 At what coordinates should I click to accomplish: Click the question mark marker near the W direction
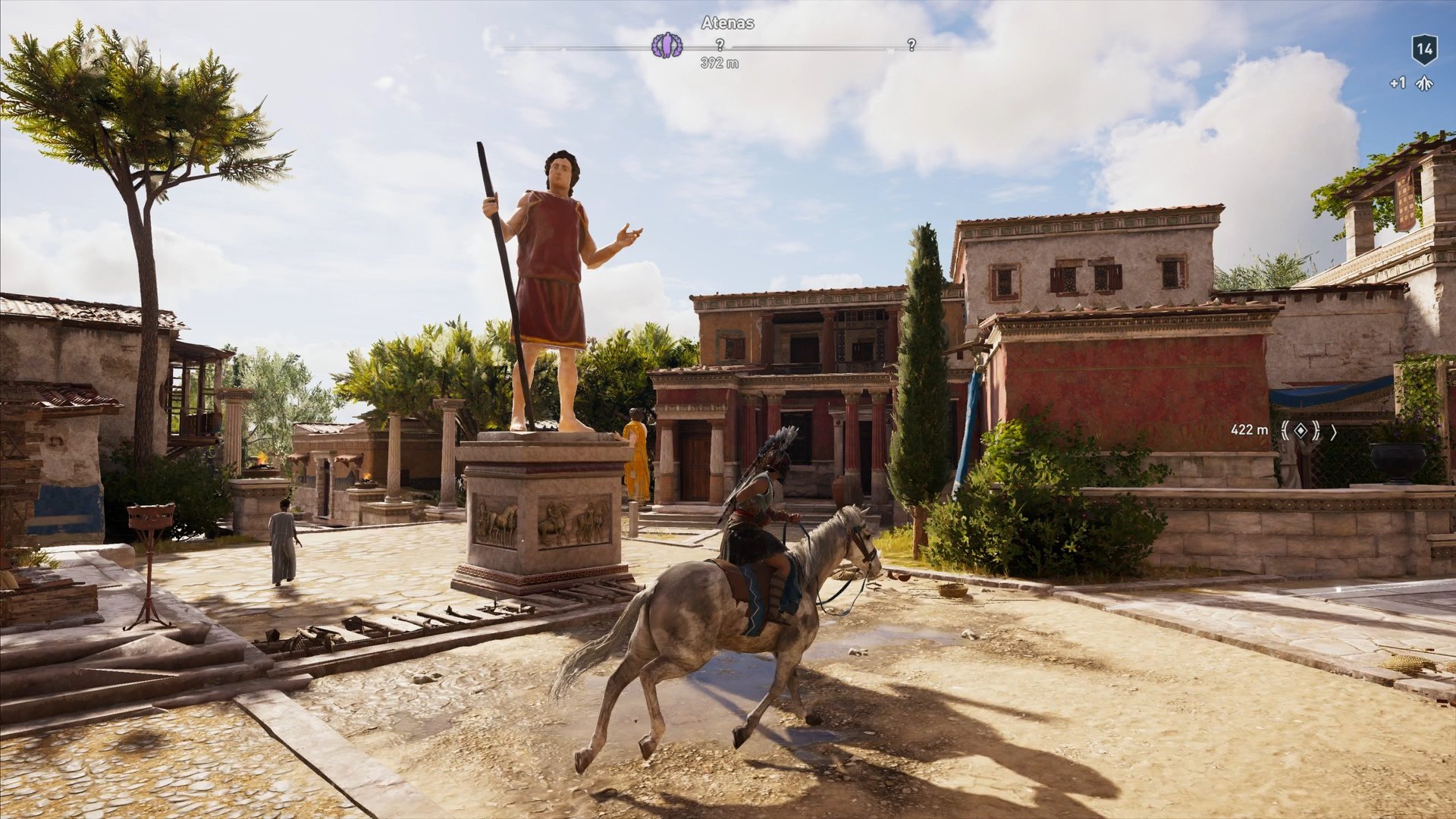pyautogui.click(x=910, y=45)
